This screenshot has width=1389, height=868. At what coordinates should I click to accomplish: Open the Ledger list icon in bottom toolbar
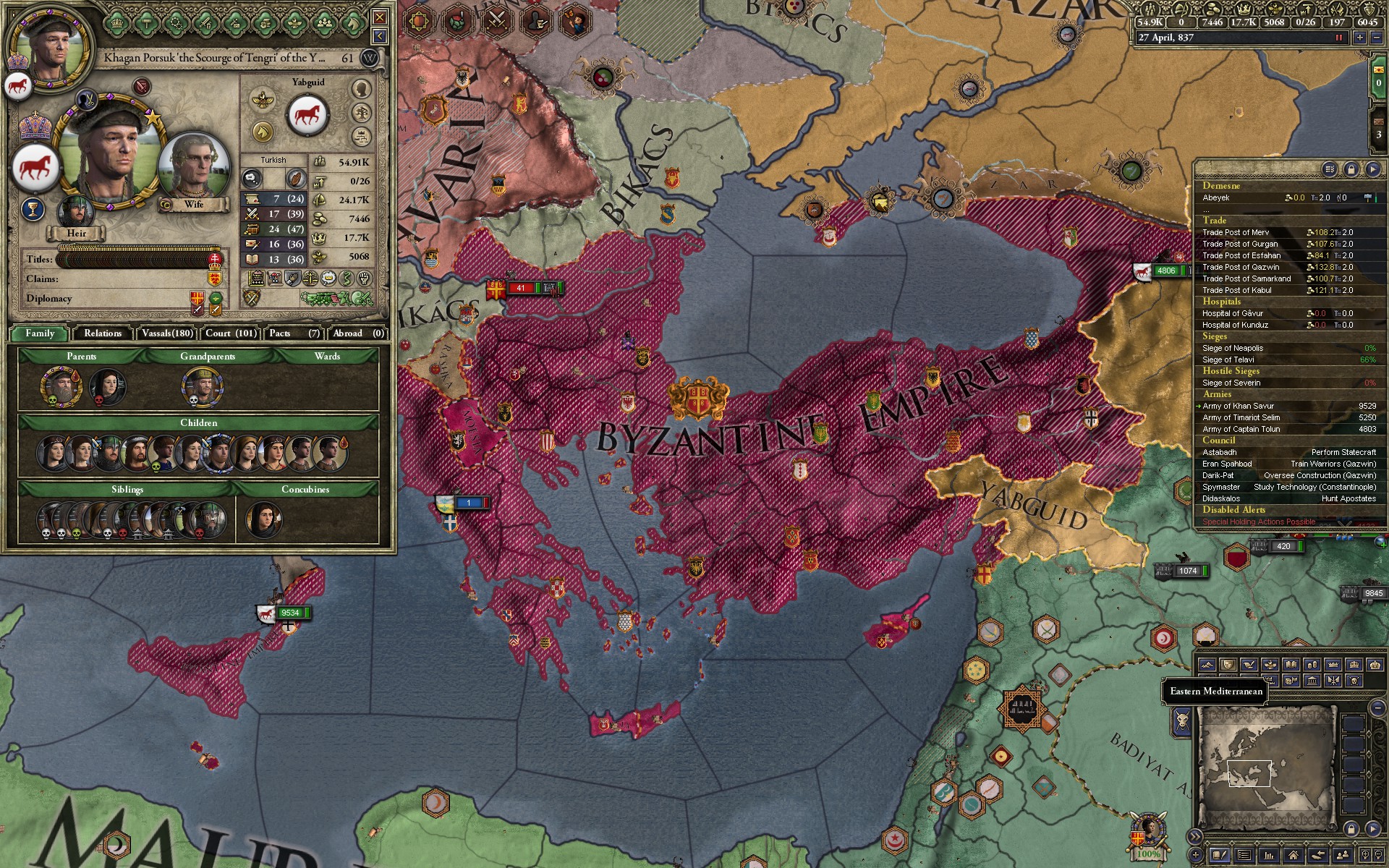point(1244,857)
